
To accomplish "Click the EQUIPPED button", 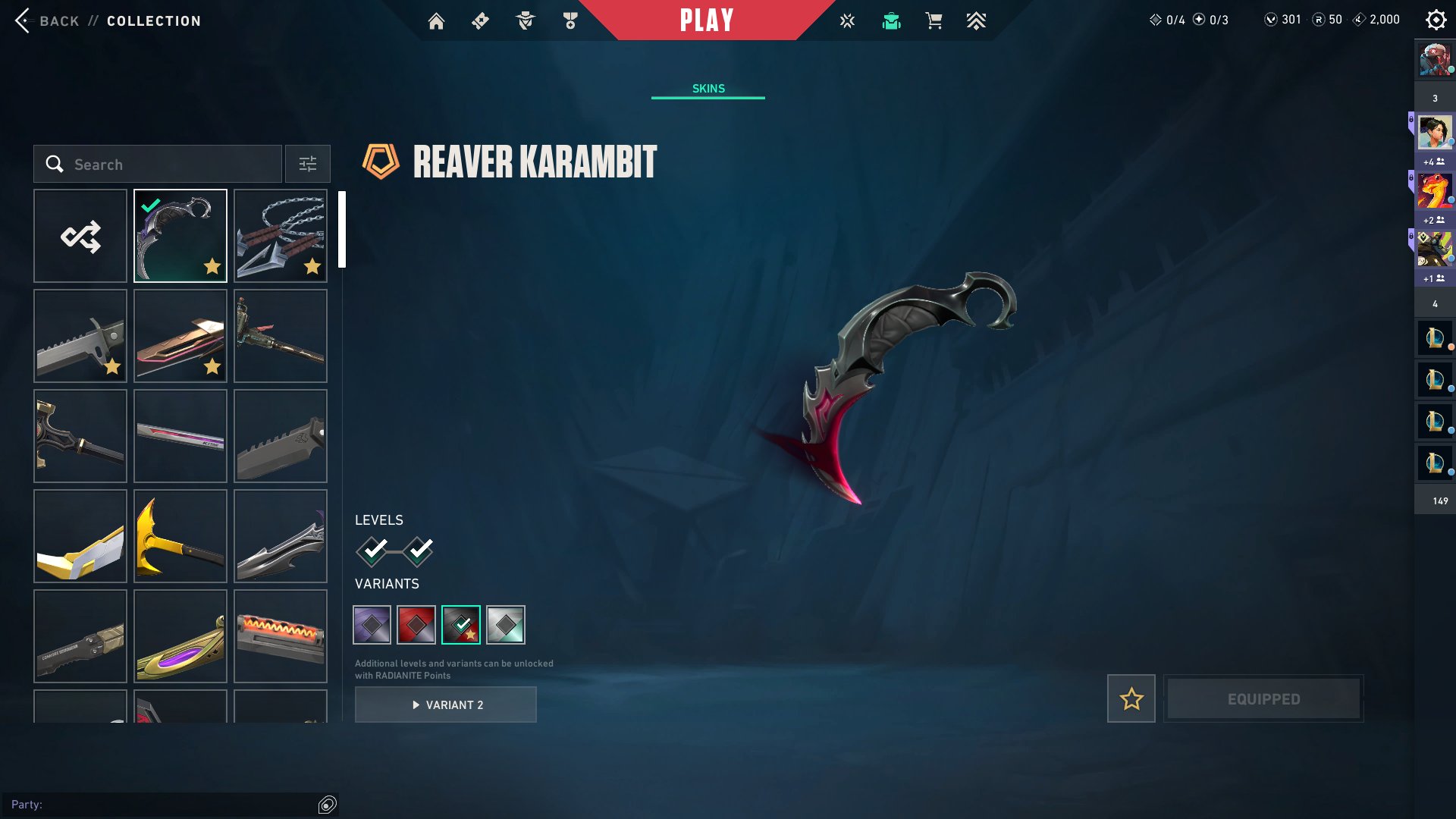I will point(1263,698).
